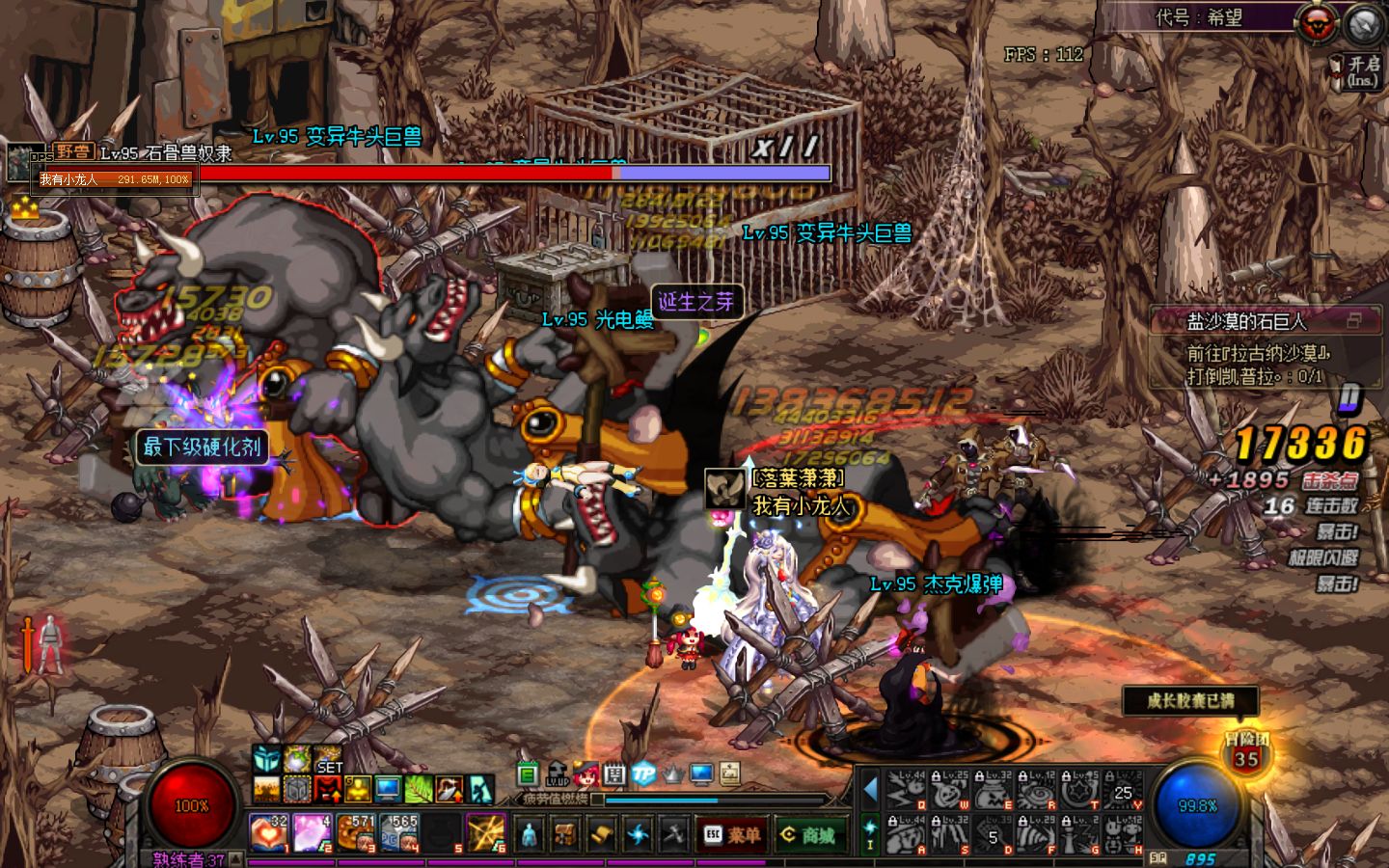Image resolution: width=1389 pixels, height=868 pixels.
Task: Click the TP icon above fatigue bar
Action: click(642, 773)
